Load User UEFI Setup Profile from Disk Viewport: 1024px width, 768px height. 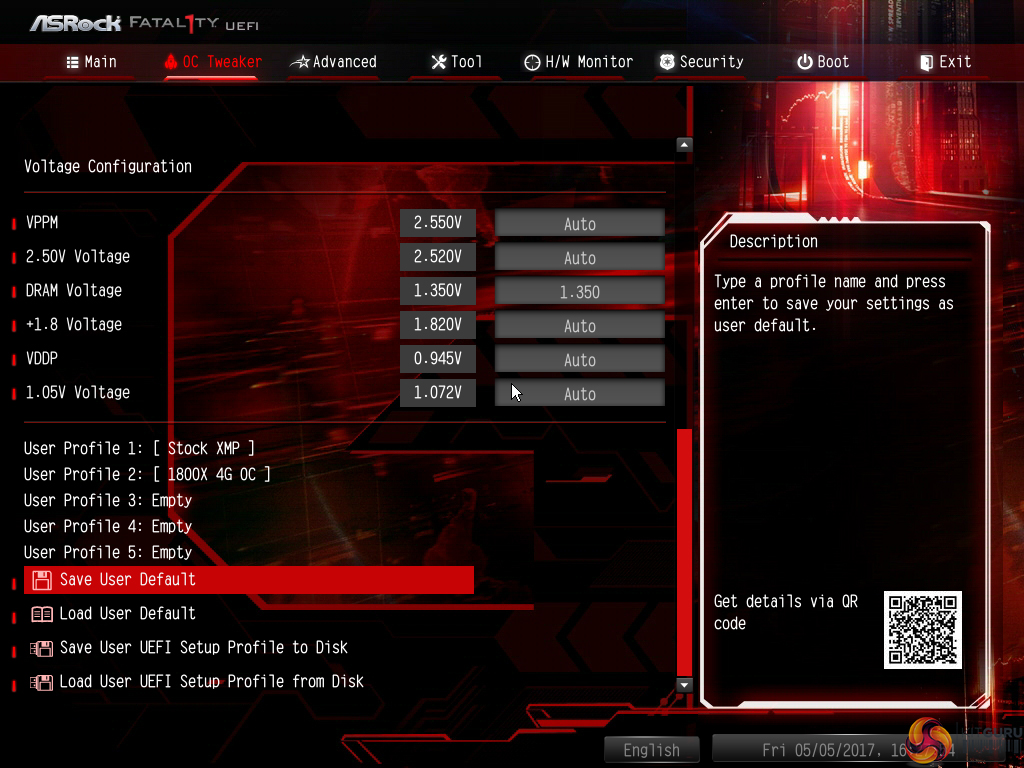tap(211, 682)
